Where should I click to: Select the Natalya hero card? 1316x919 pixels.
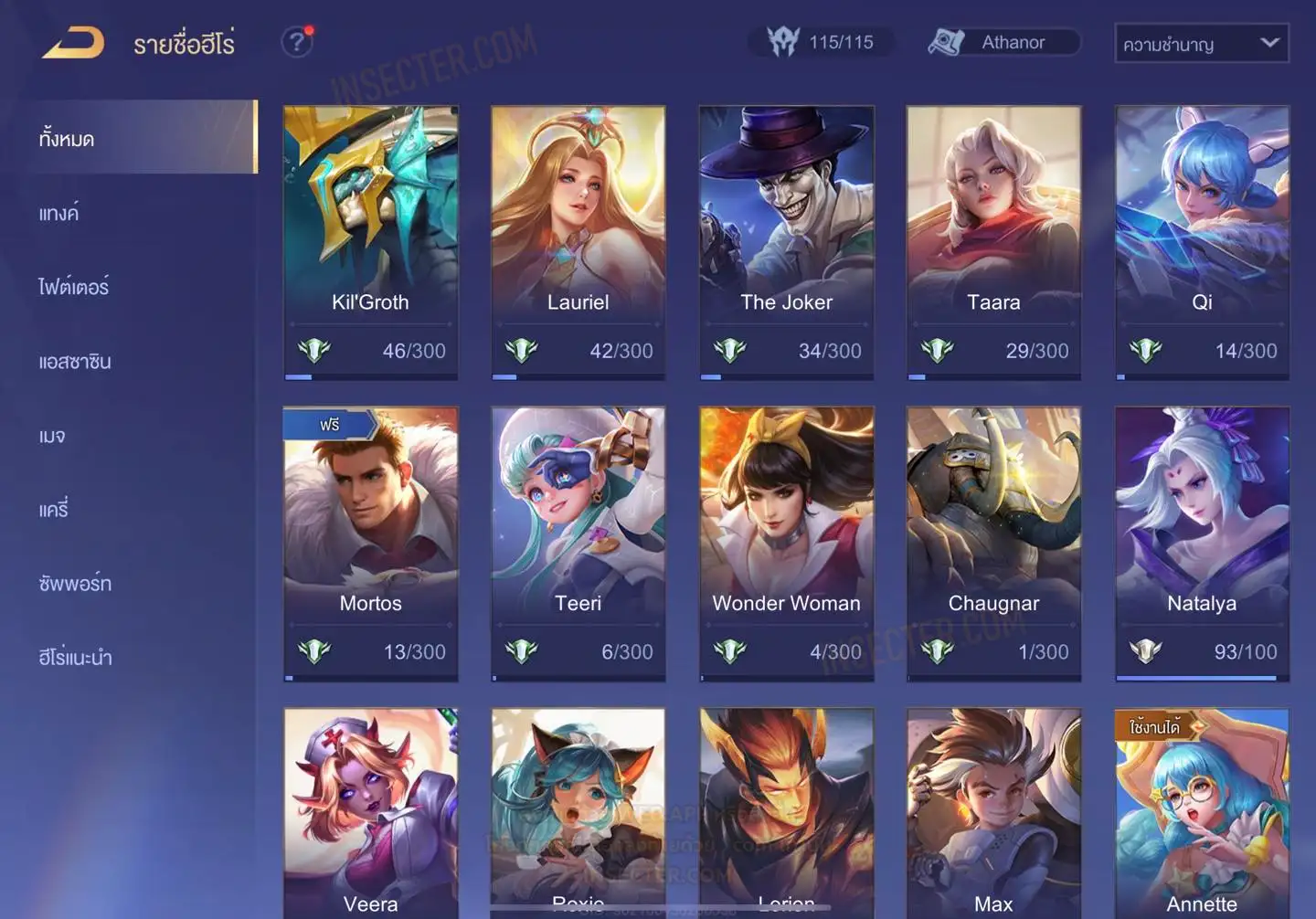(x=1202, y=543)
